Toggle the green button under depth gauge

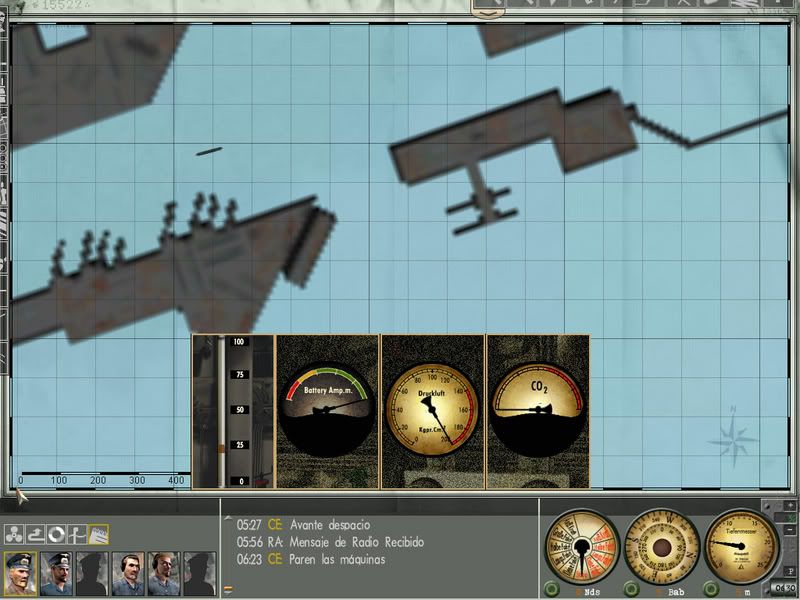pos(711,588)
